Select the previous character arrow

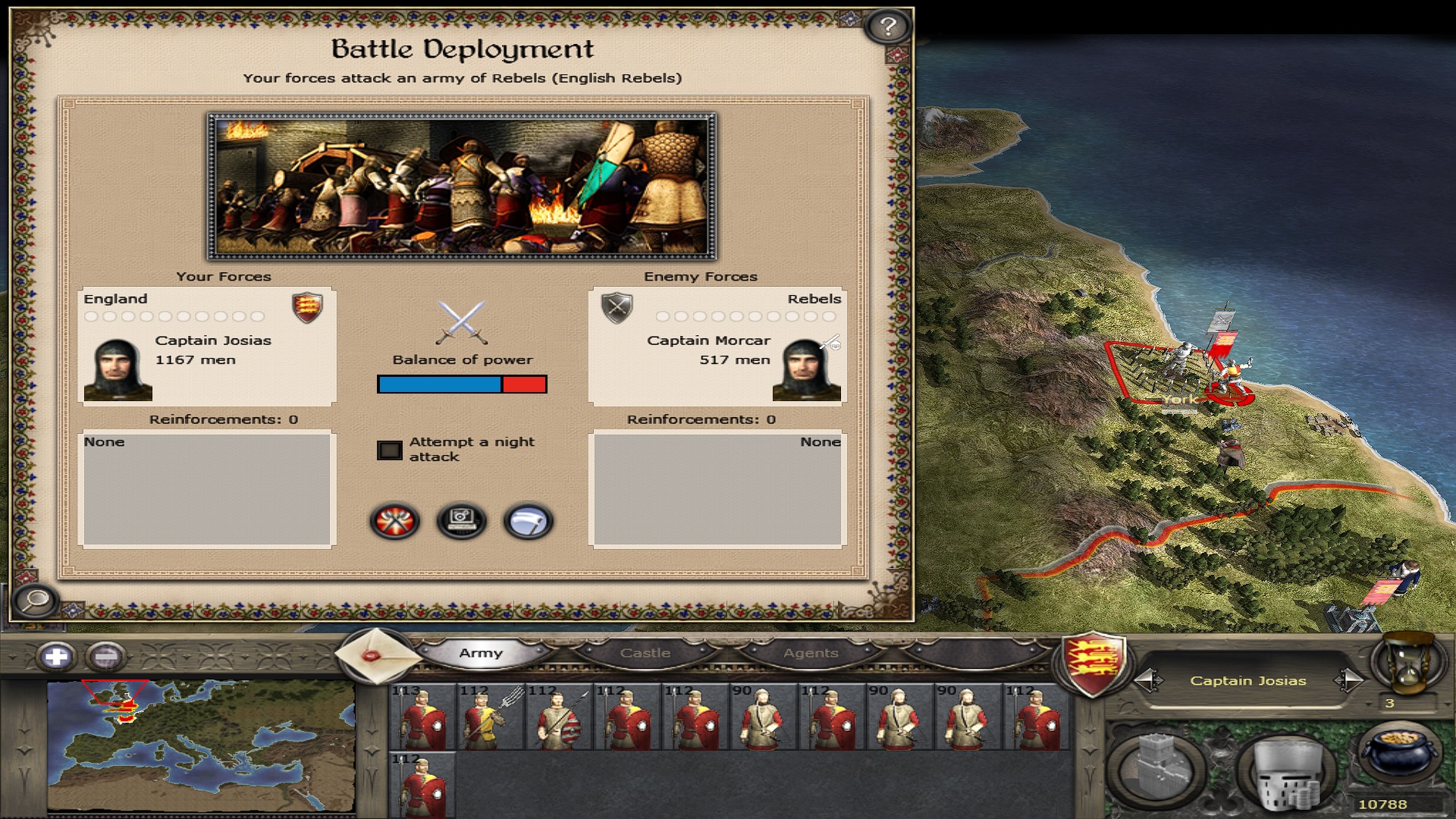(x=1148, y=680)
